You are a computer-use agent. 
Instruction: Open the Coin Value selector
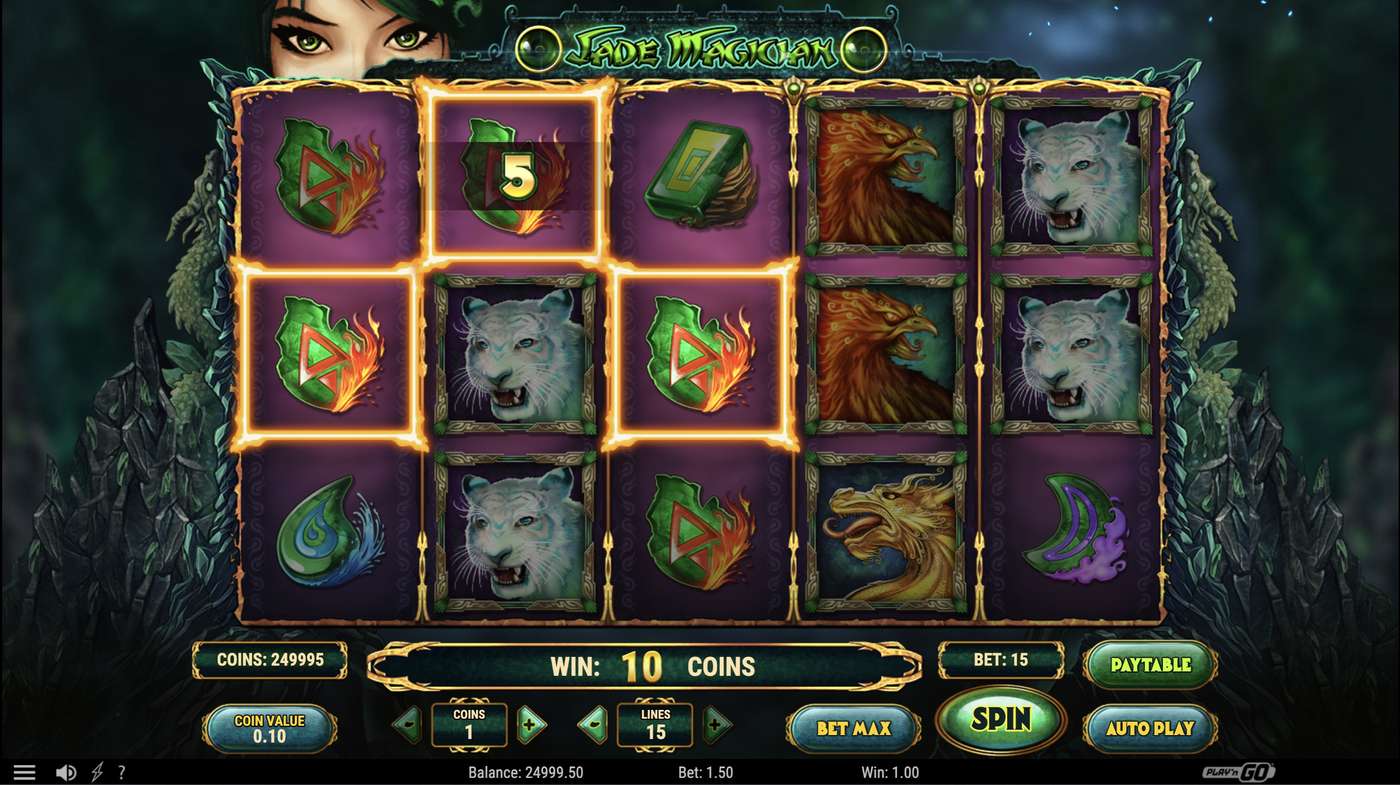pyautogui.click(x=268, y=727)
